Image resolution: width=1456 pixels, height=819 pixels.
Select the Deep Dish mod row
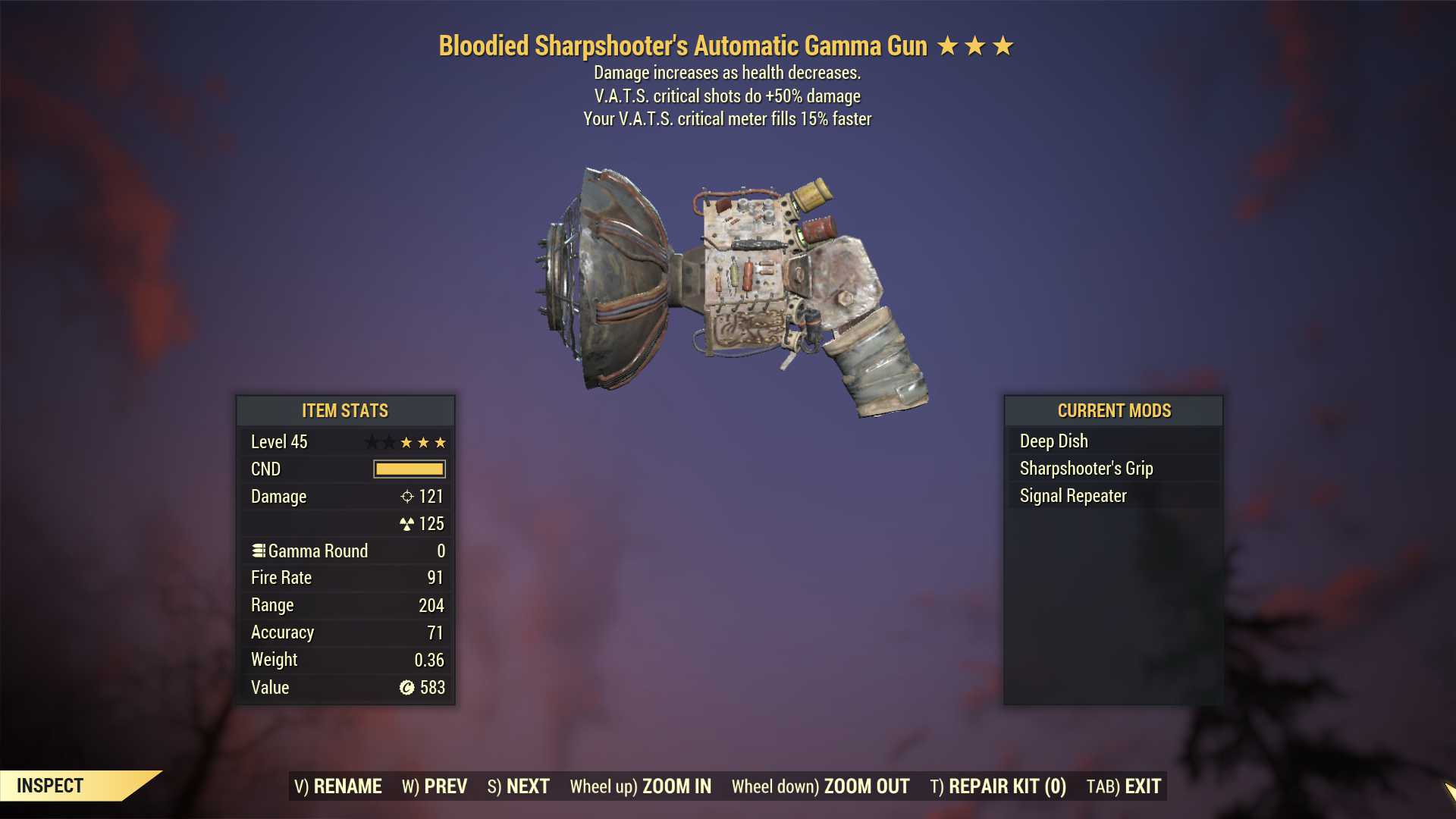[1113, 441]
